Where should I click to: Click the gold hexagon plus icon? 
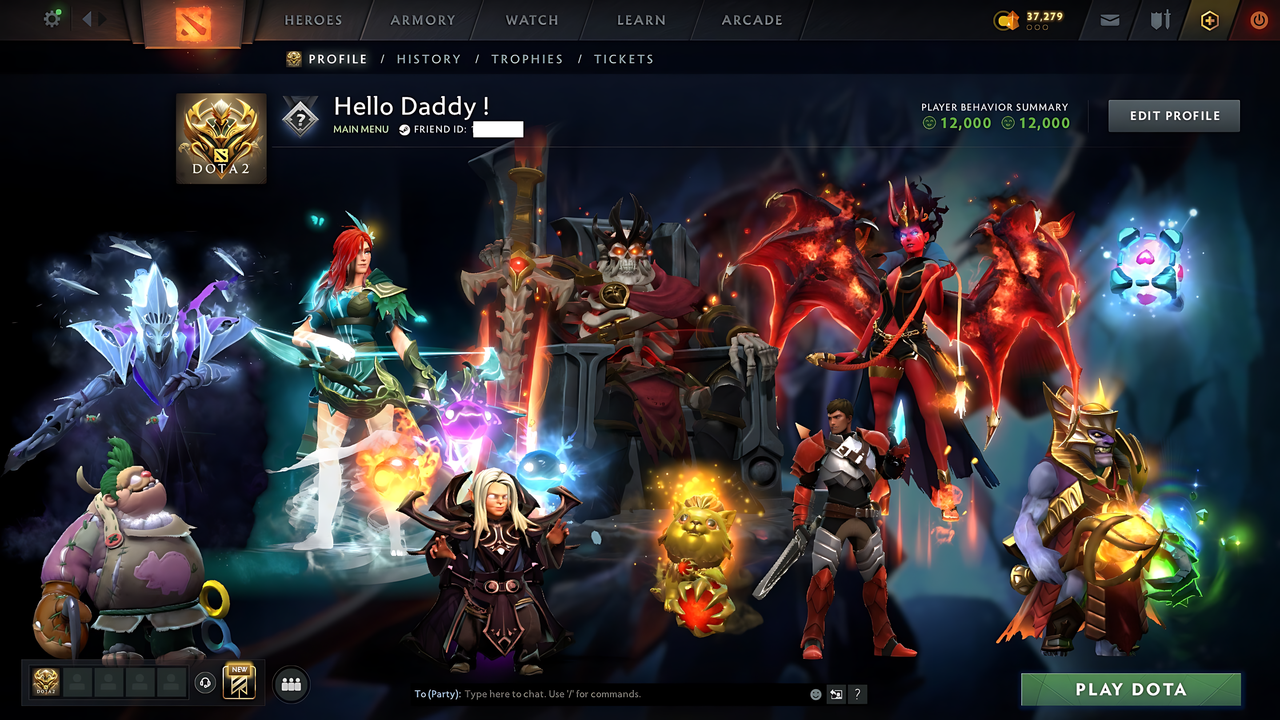pos(1208,19)
